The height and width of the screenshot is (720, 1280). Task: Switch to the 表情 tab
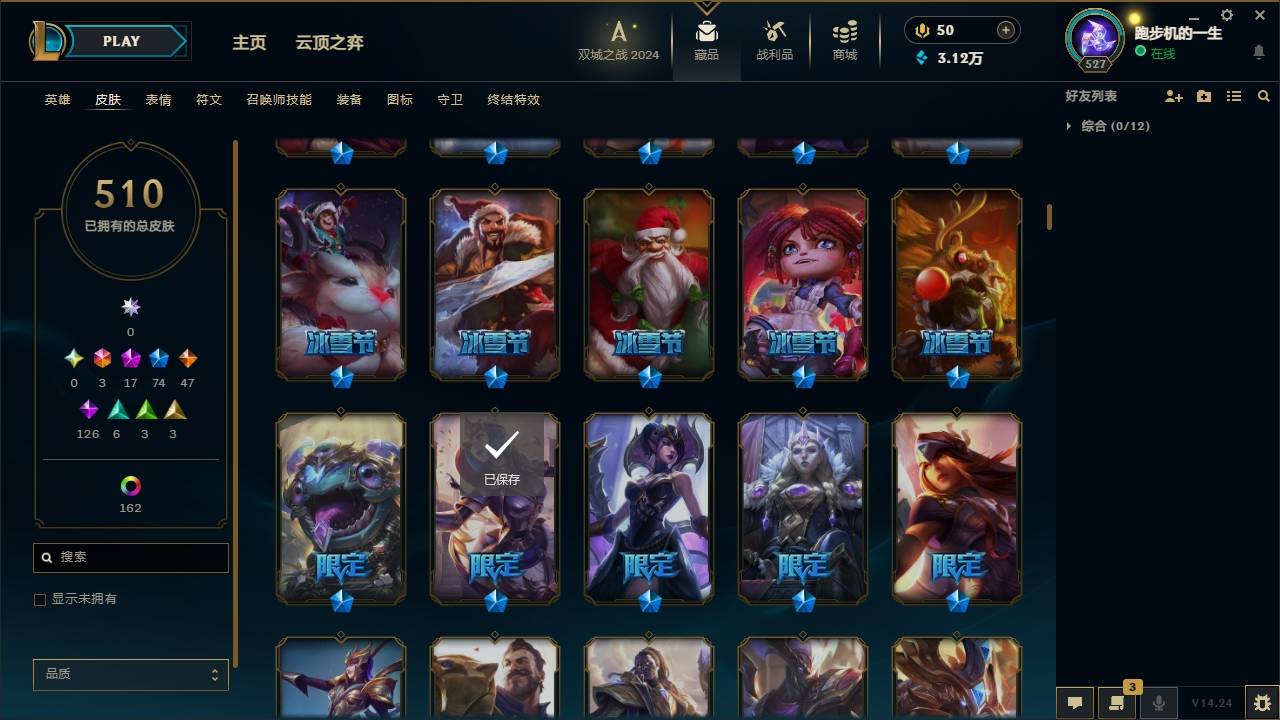[x=159, y=100]
